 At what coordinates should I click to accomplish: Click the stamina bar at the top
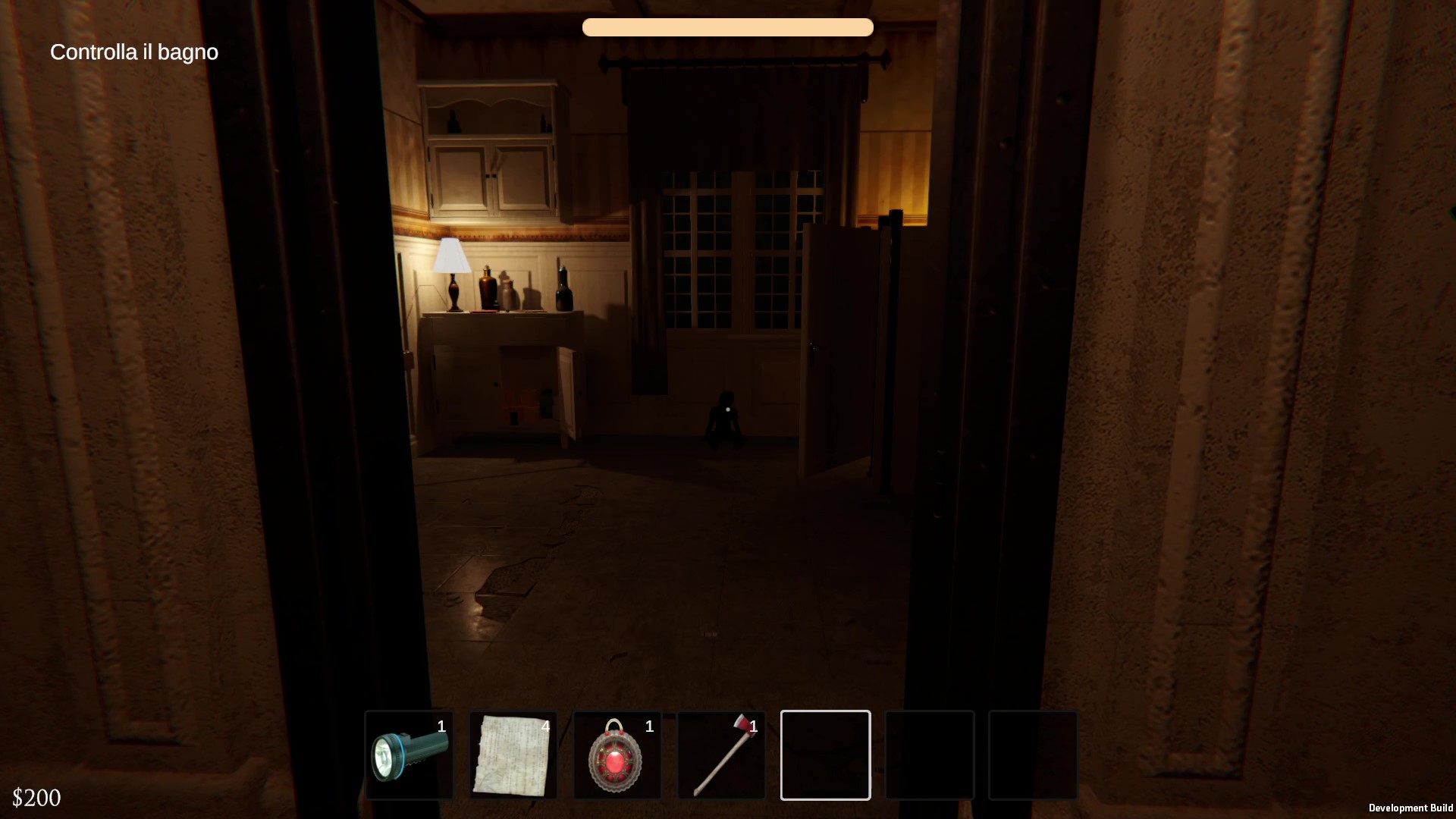pos(727,27)
